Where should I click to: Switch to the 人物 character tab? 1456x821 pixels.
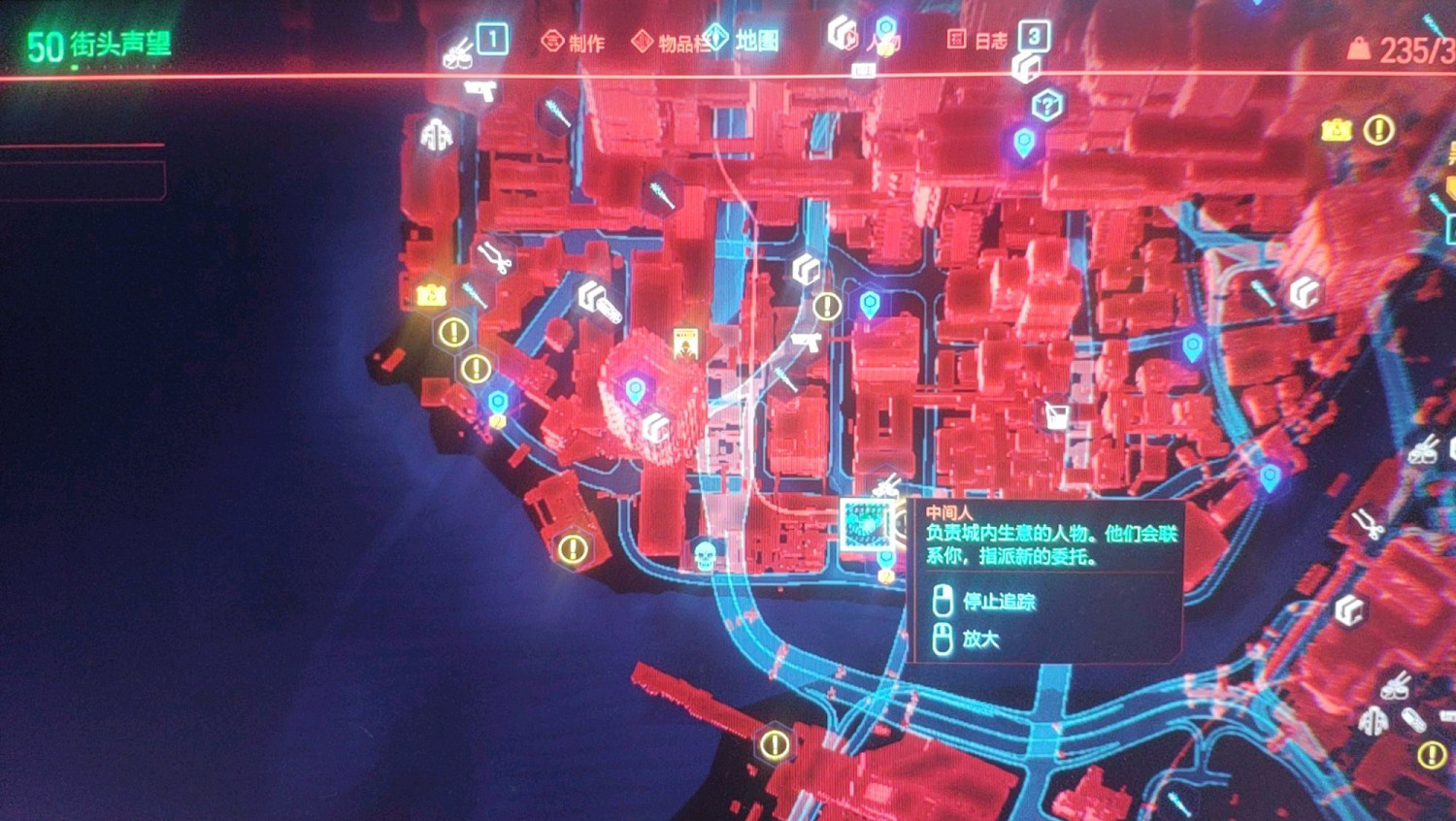(881, 43)
